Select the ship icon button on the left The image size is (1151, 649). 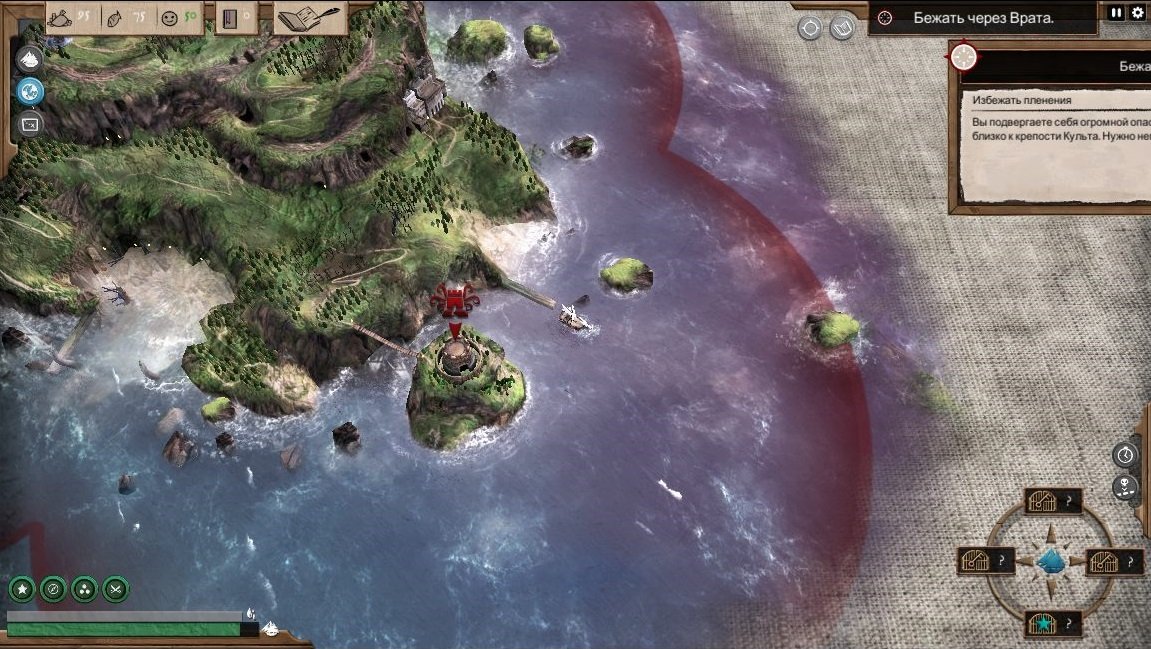pos(30,58)
